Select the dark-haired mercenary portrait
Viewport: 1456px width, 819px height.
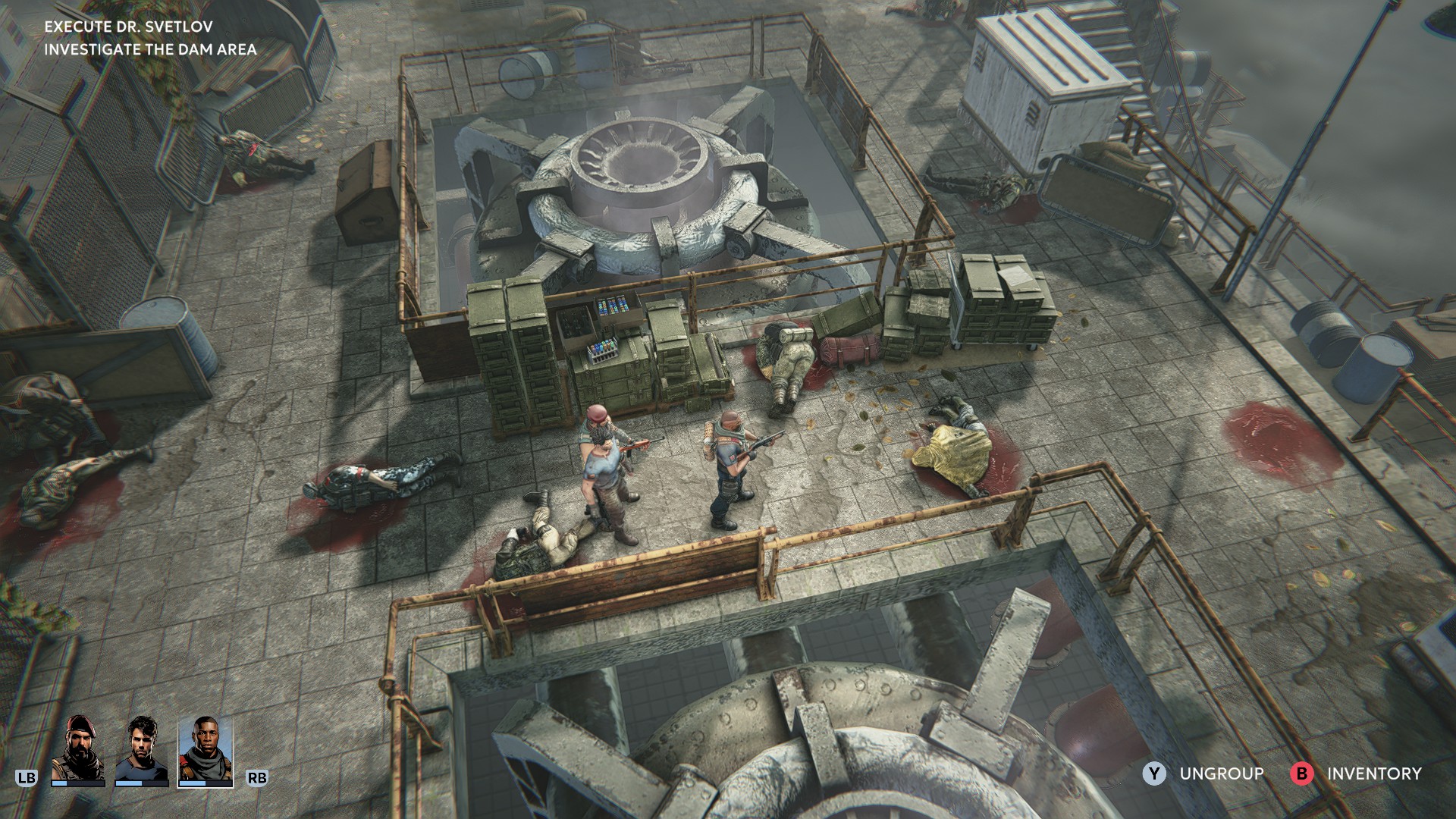(x=141, y=748)
